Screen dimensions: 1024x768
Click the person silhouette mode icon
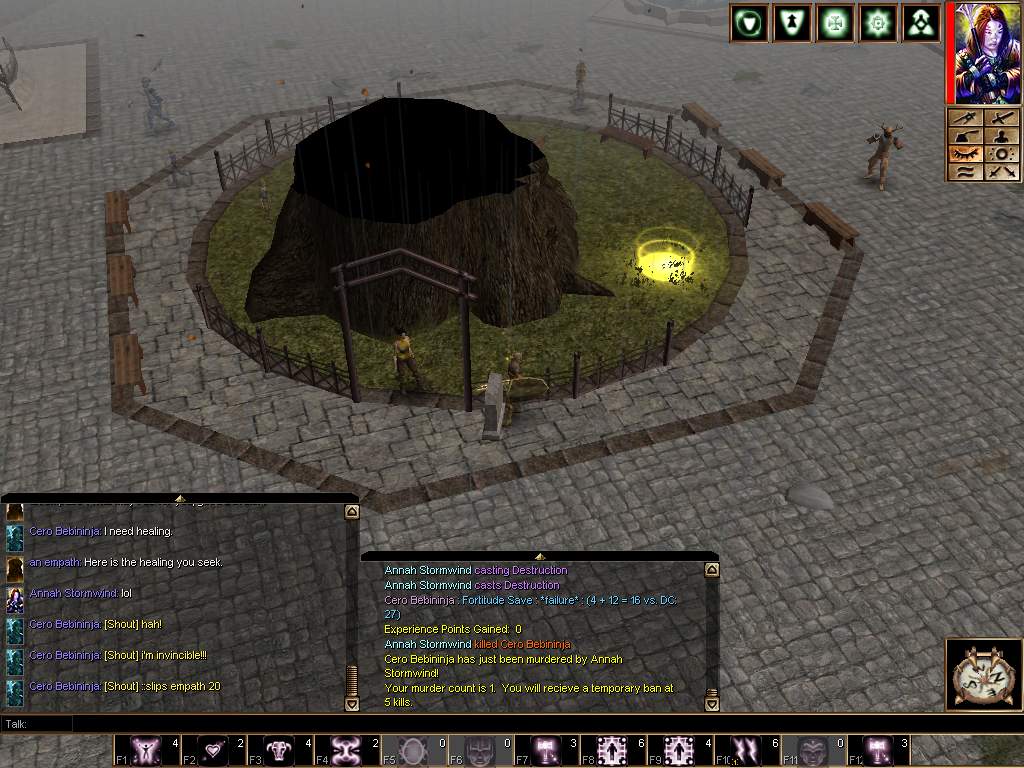(x=1002, y=136)
